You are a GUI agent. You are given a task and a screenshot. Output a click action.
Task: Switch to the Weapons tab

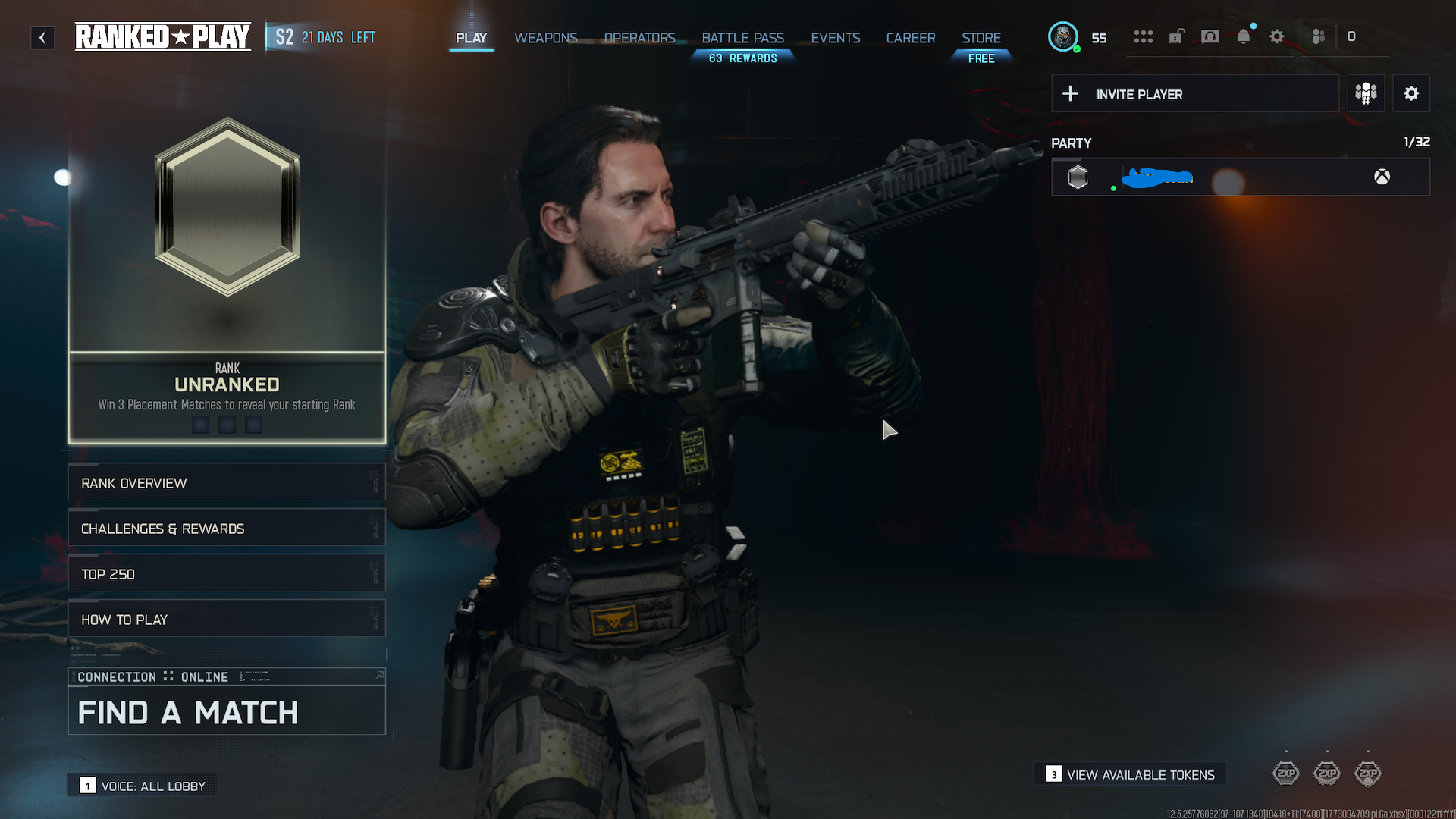pyautogui.click(x=545, y=37)
